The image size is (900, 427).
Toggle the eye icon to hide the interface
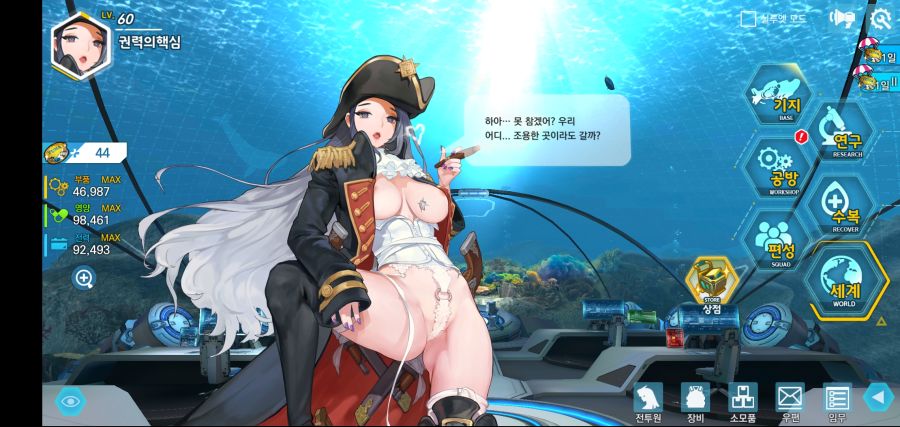coord(70,401)
